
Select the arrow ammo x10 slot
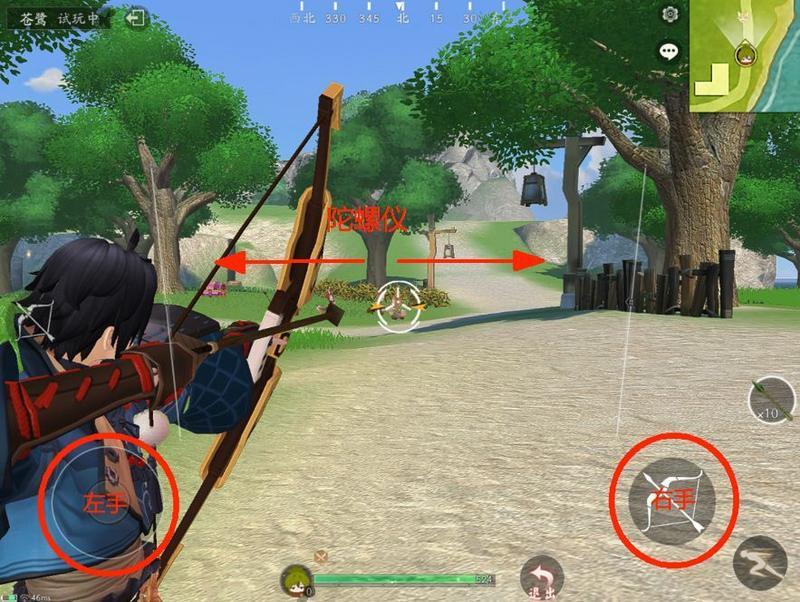771,400
